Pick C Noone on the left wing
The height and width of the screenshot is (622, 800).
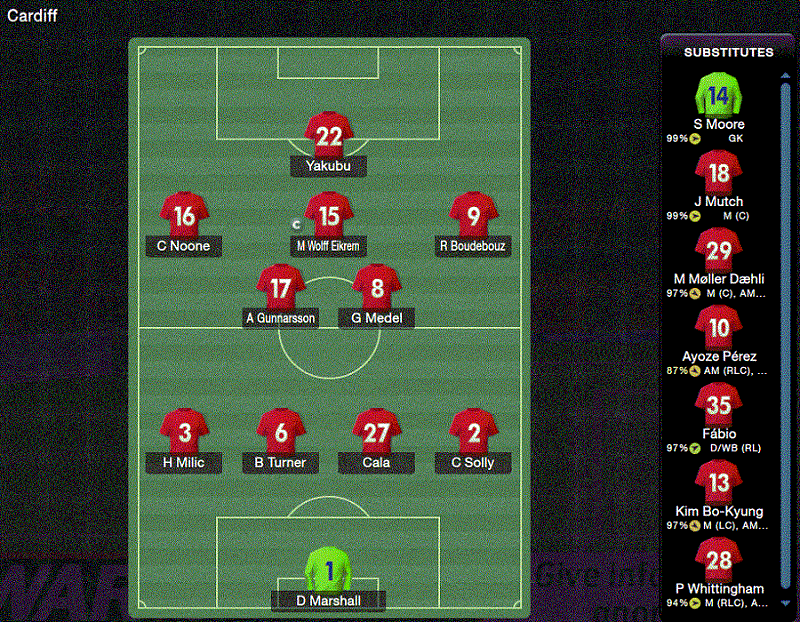tap(184, 216)
